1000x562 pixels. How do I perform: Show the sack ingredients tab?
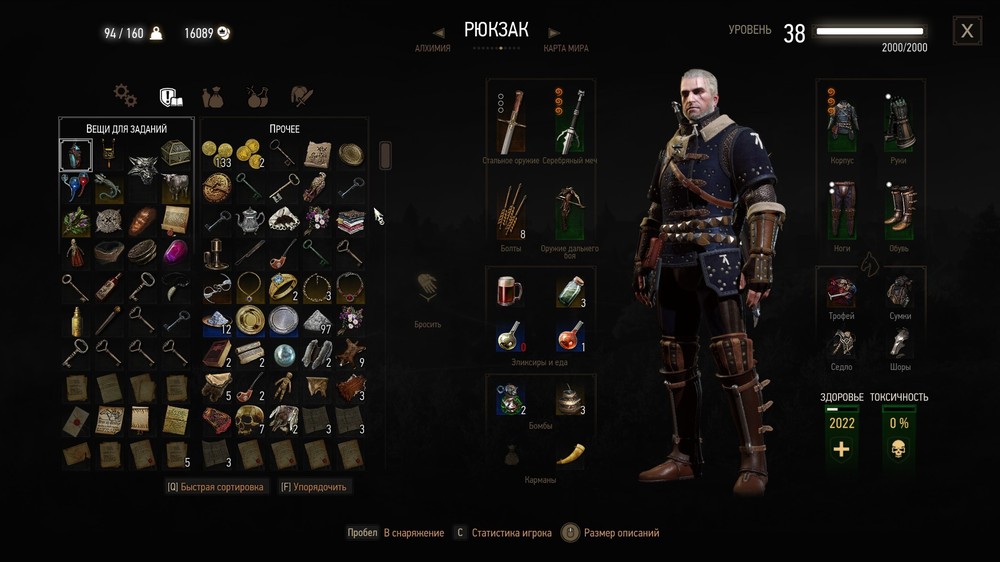pyautogui.click(x=213, y=97)
